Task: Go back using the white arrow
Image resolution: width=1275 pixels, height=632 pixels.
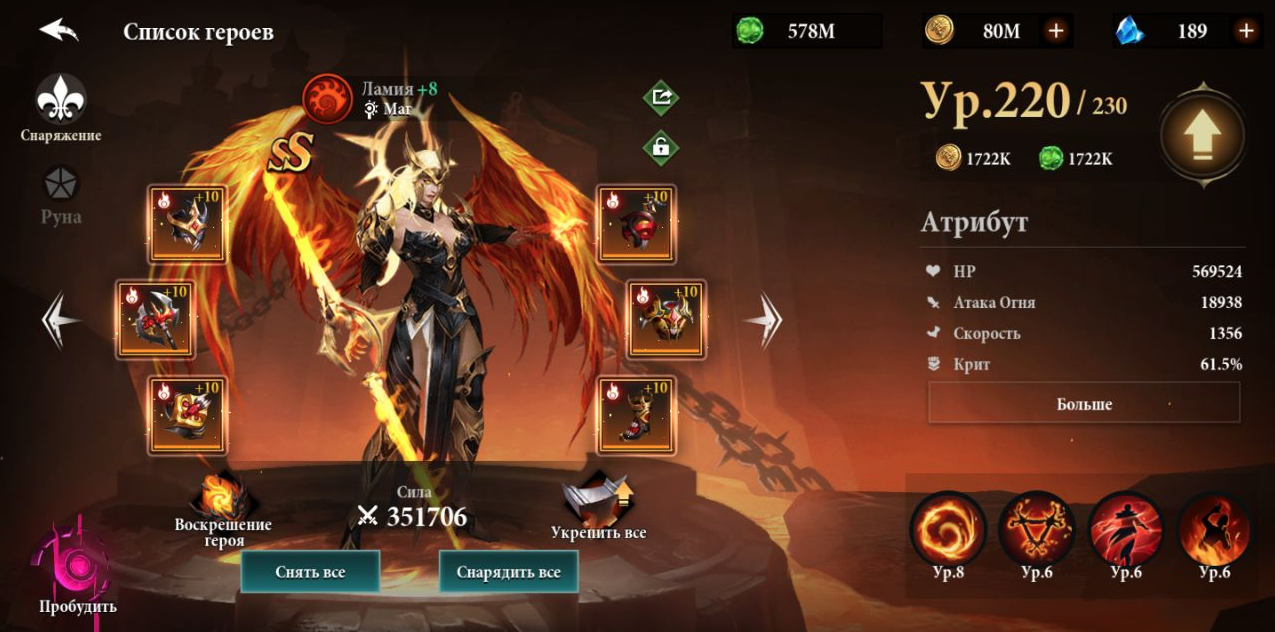Action: tap(58, 30)
